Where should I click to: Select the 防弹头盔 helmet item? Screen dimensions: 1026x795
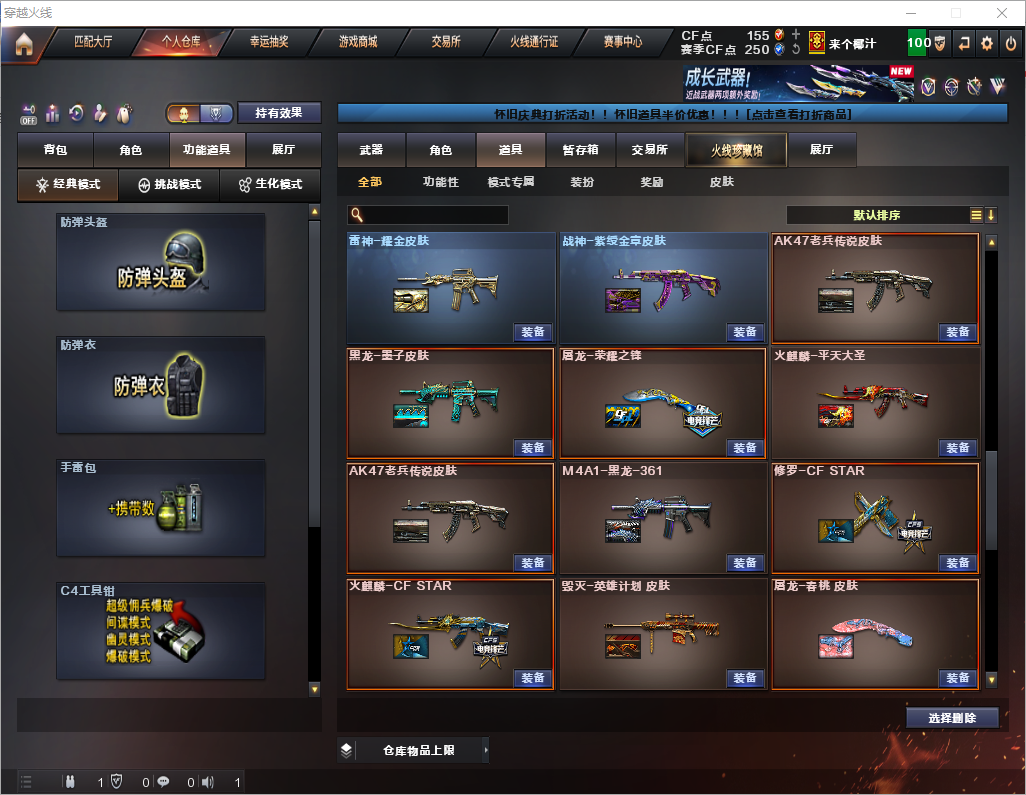pyautogui.click(x=161, y=262)
